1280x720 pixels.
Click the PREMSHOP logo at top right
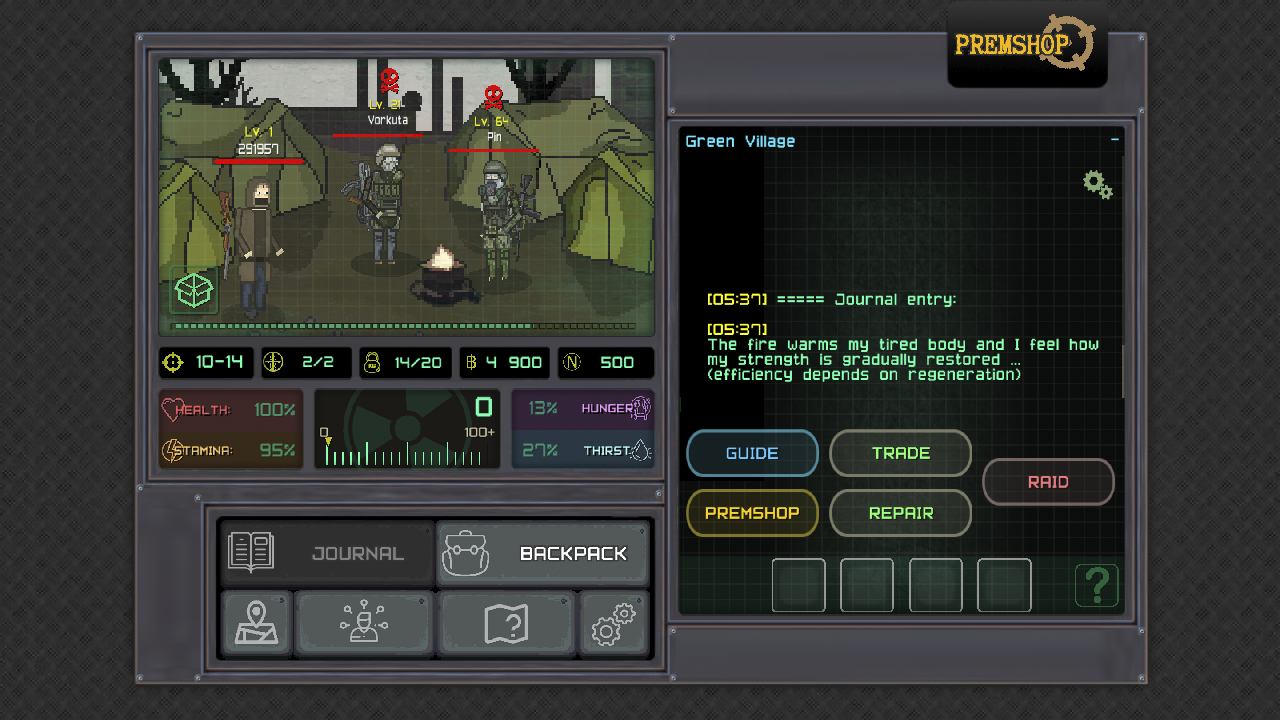[x=1022, y=44]
